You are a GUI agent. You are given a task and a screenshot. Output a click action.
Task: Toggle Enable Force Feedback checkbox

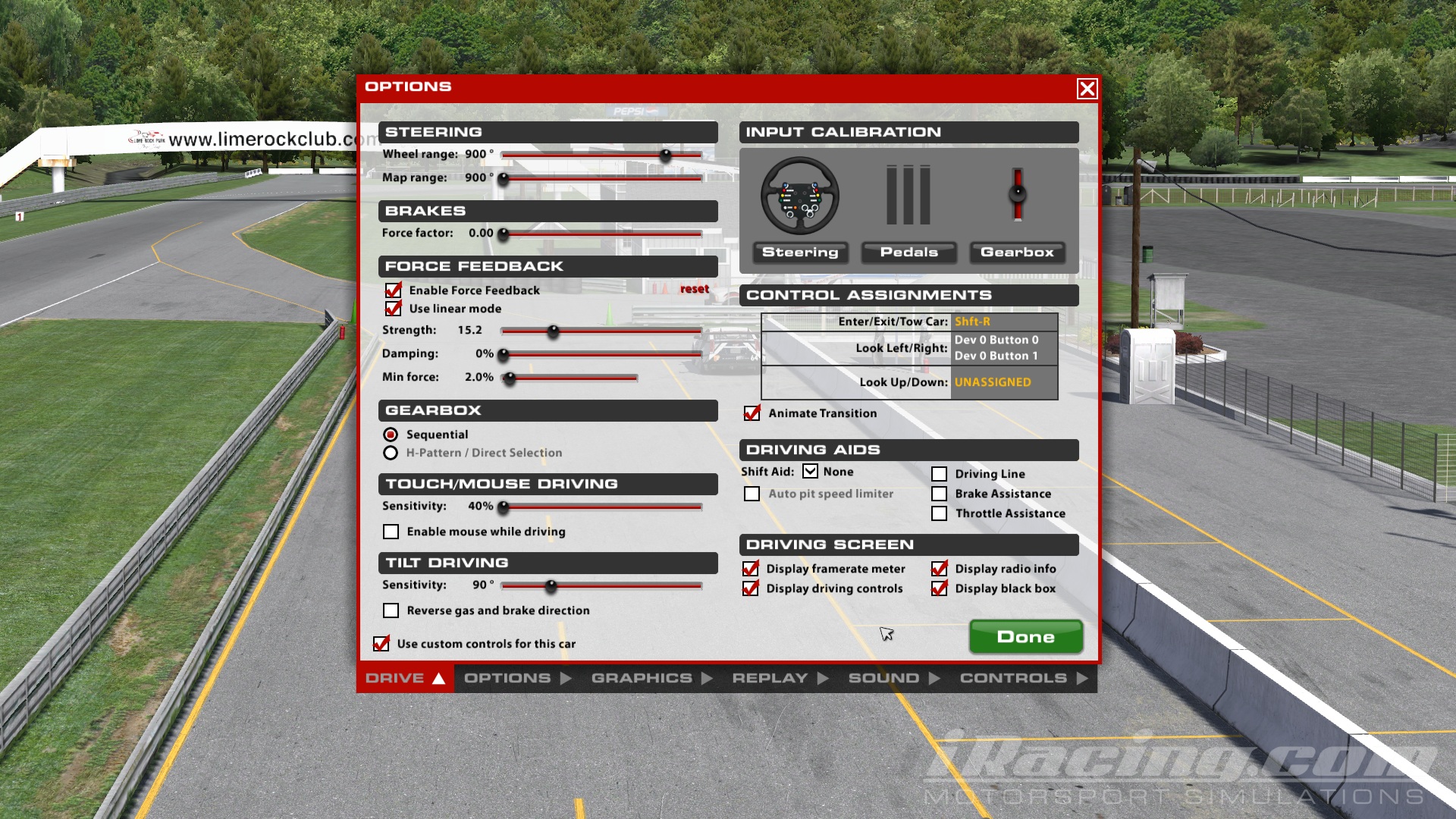click(x=393, y=290)
